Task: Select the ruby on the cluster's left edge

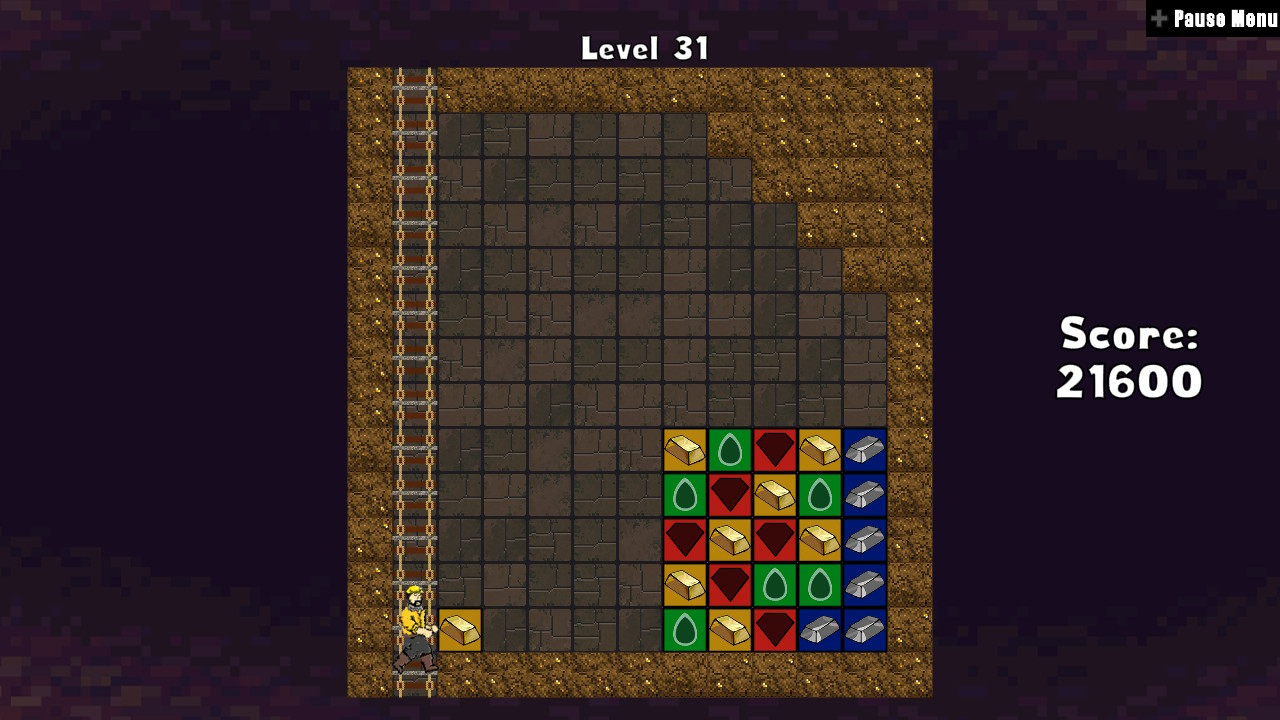Action: coord(686,540)
